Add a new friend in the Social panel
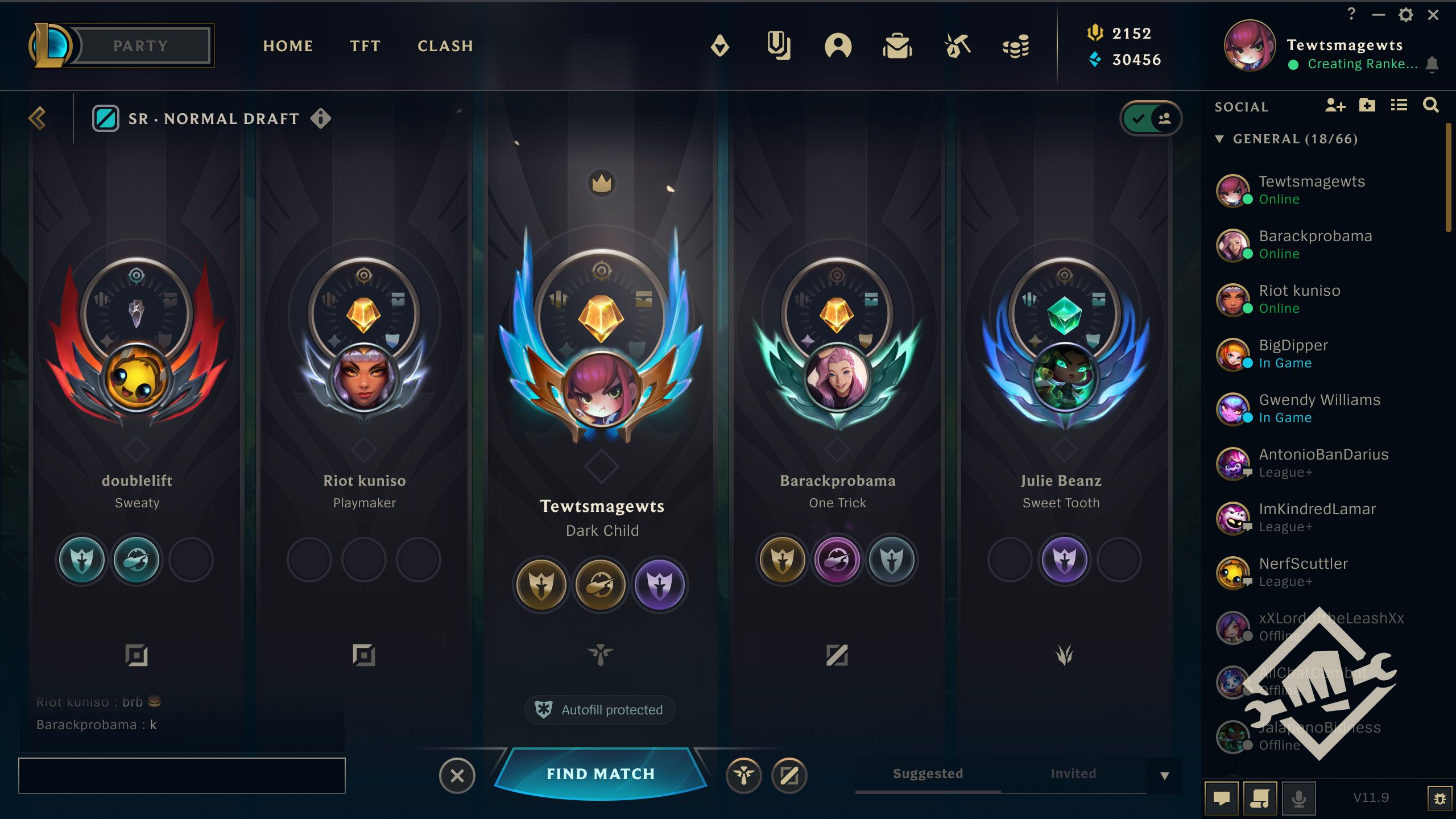The width and height of the screenshot is (1456, 819). coord(1335,105)
